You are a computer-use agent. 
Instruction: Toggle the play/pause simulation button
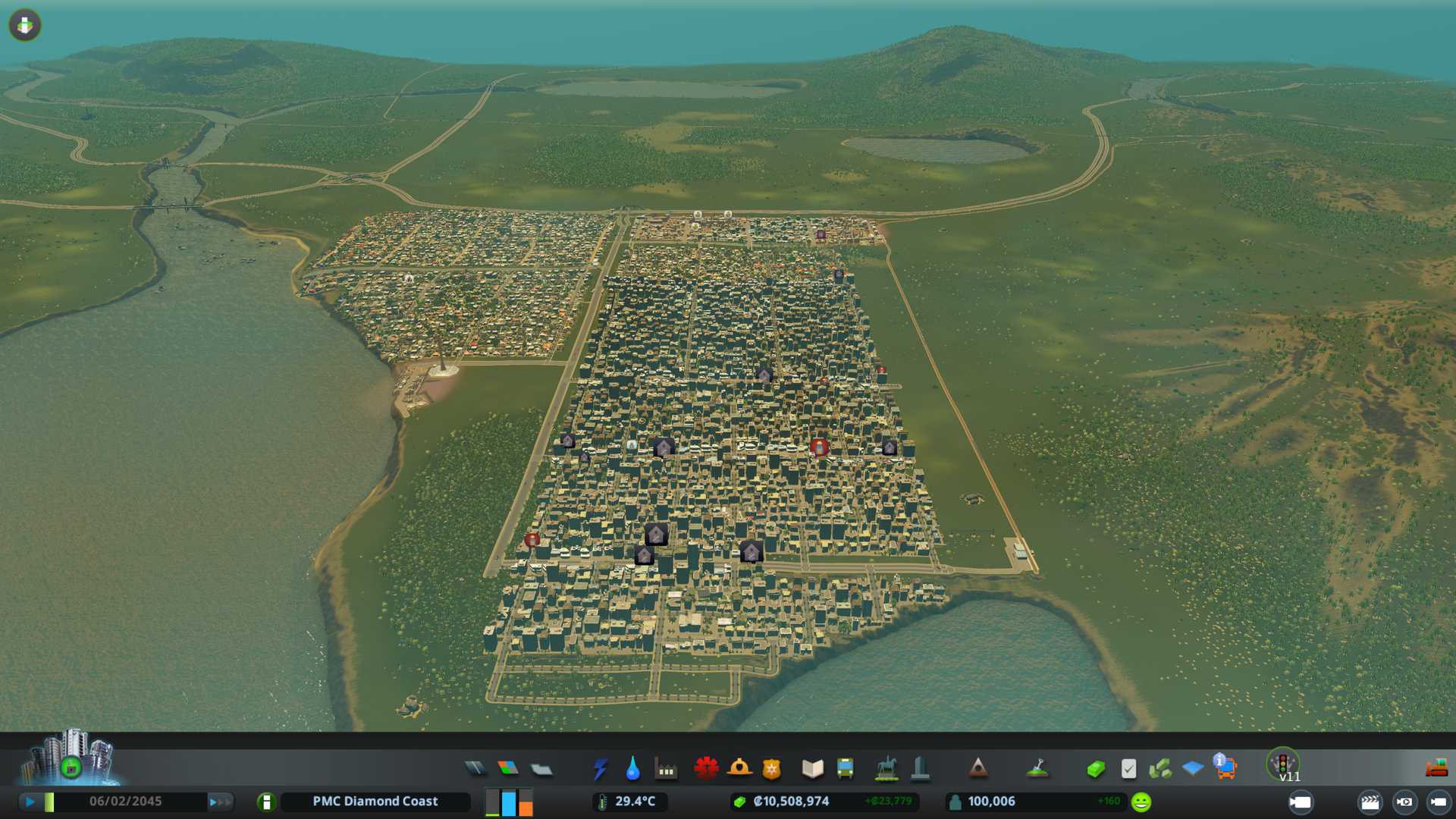(x=30, y=802)
